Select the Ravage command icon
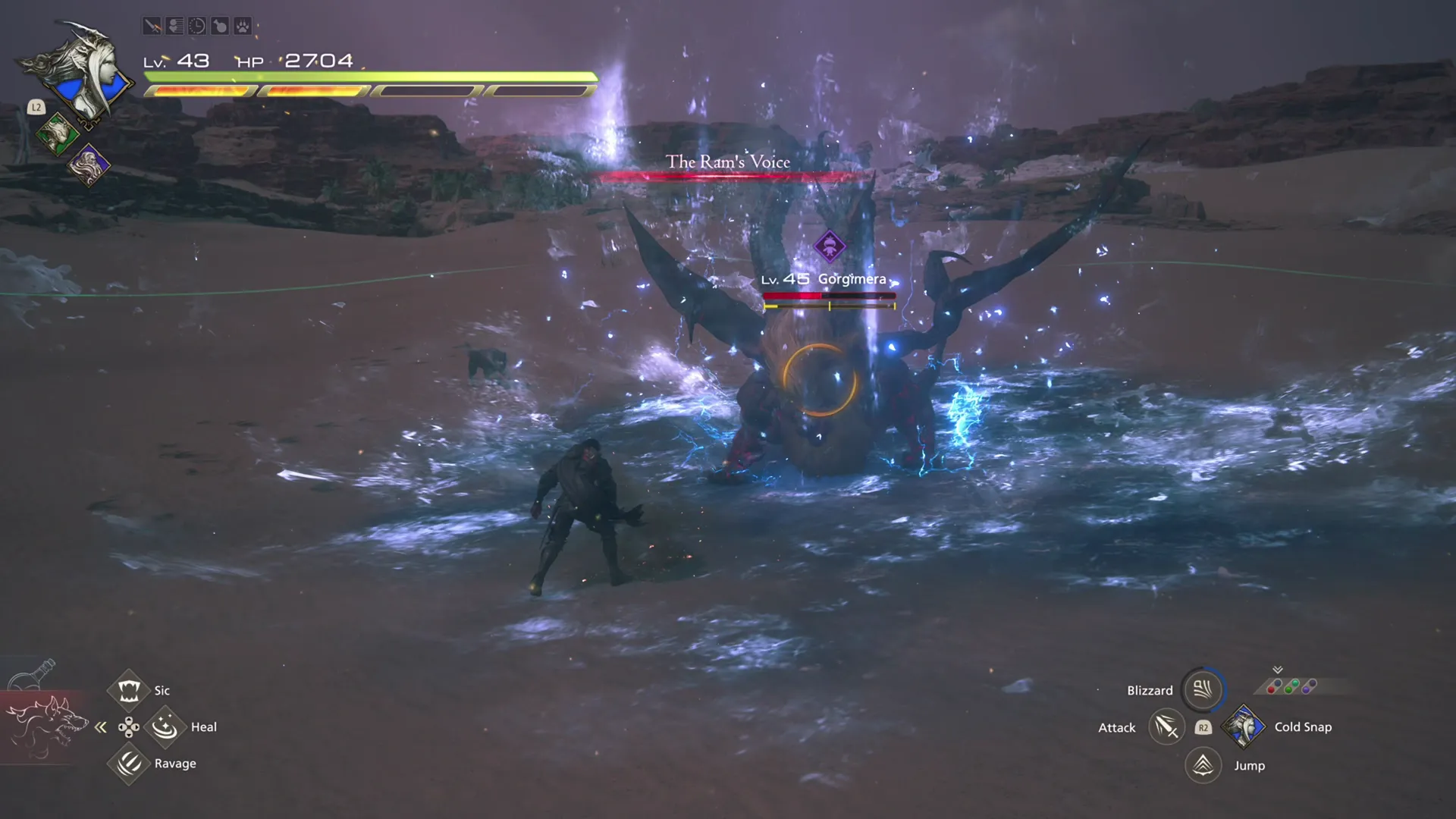This screenshot has height=819, width=1456. pyautogui.click(x=128, y=763)
